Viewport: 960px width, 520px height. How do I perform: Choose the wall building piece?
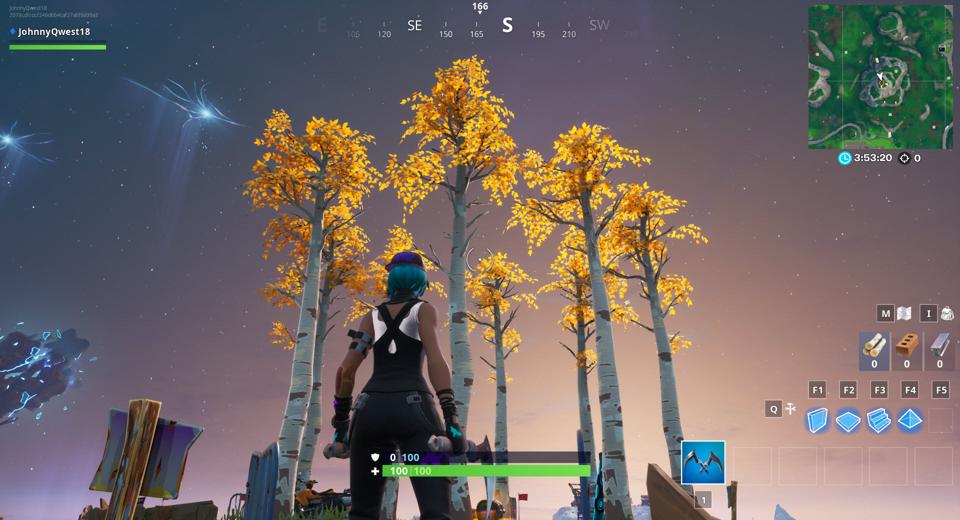(818, 420)
